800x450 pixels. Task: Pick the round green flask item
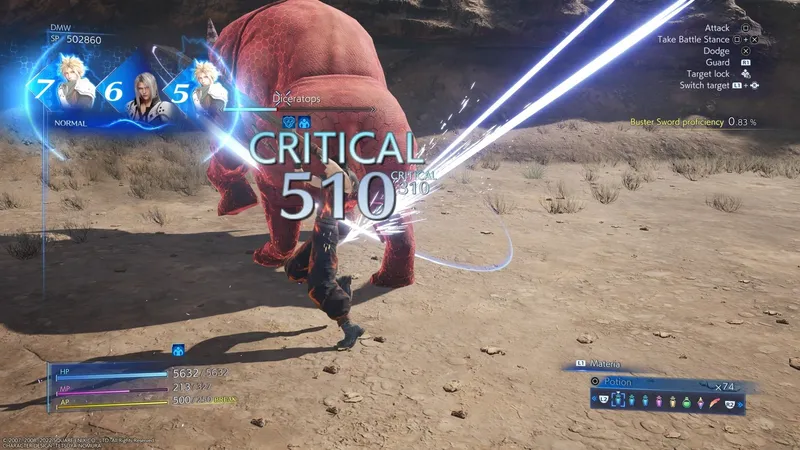coord(685,401)
